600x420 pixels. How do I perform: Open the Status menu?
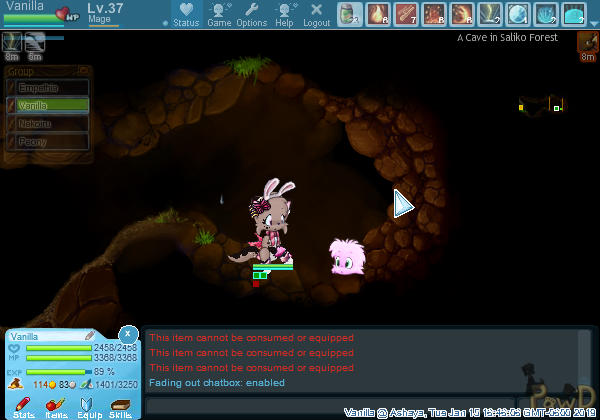point(185,14)
